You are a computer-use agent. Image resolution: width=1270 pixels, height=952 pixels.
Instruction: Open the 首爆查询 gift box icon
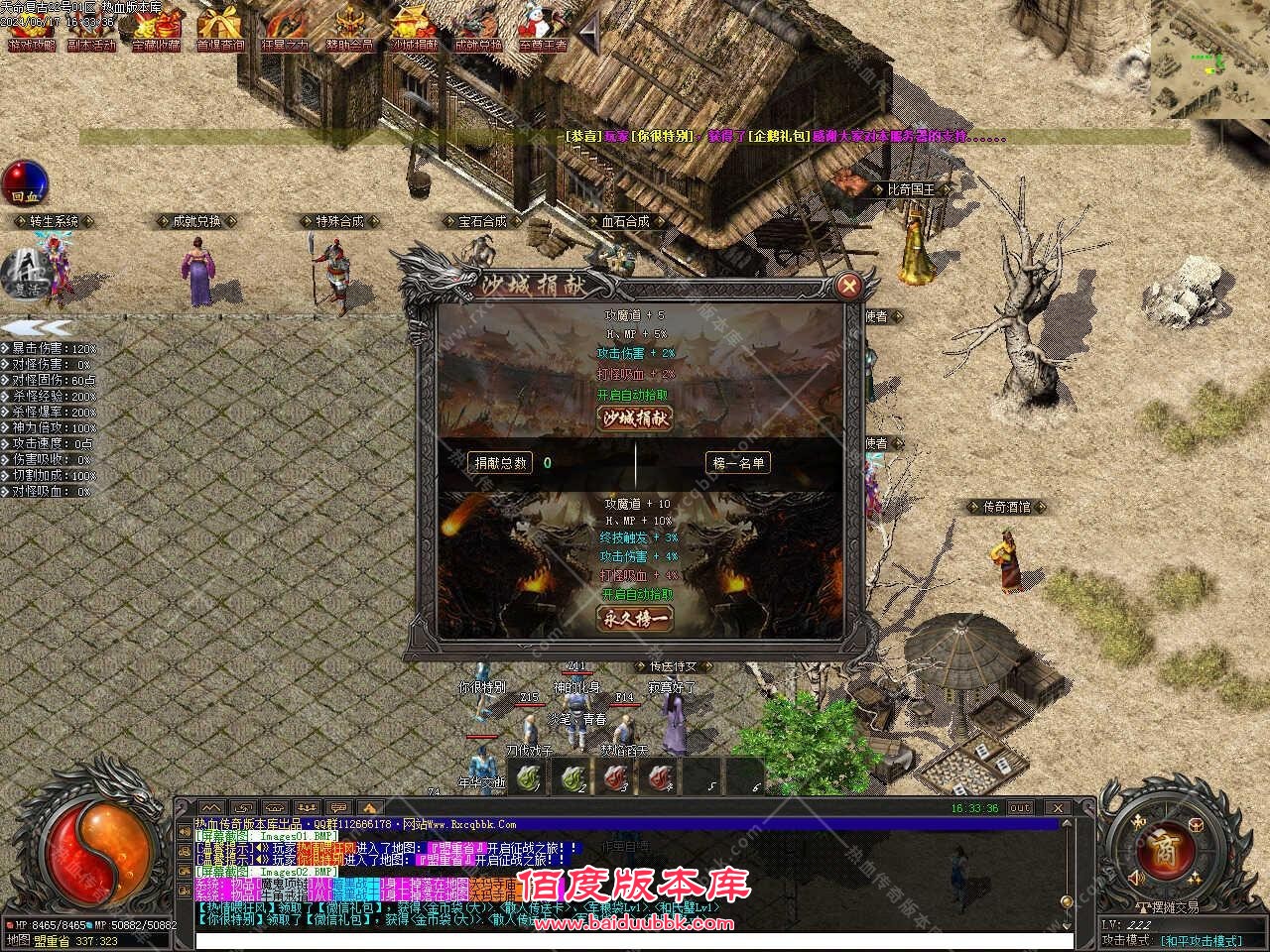220,28
